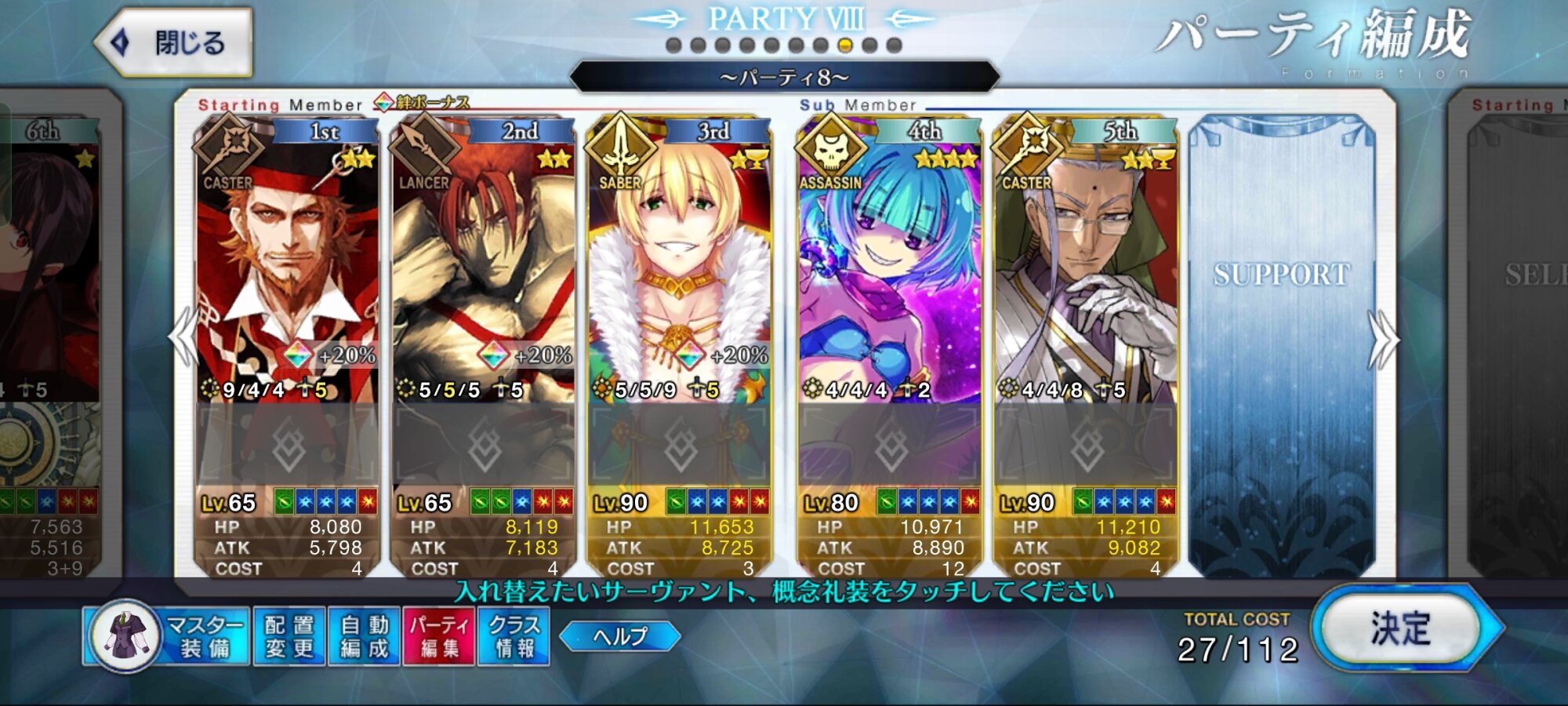Jump to the first party page dot
Image resolution: width=1568 pixels, height=706 pixels.
pyautogui.click(x=673, y=45)
